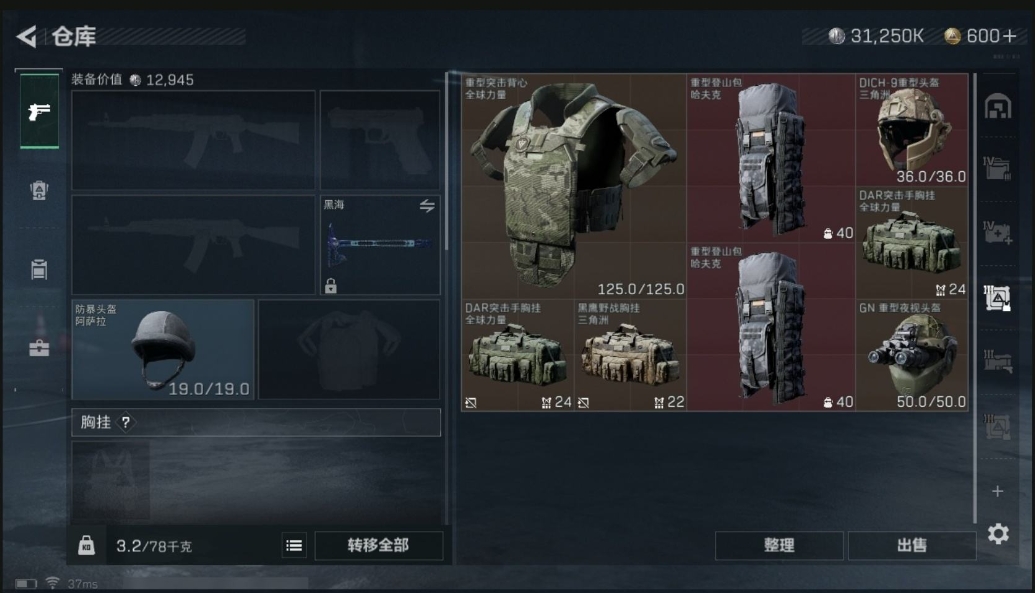
Task: Open settings via the gear icon
Action: [x=998, y=534]
